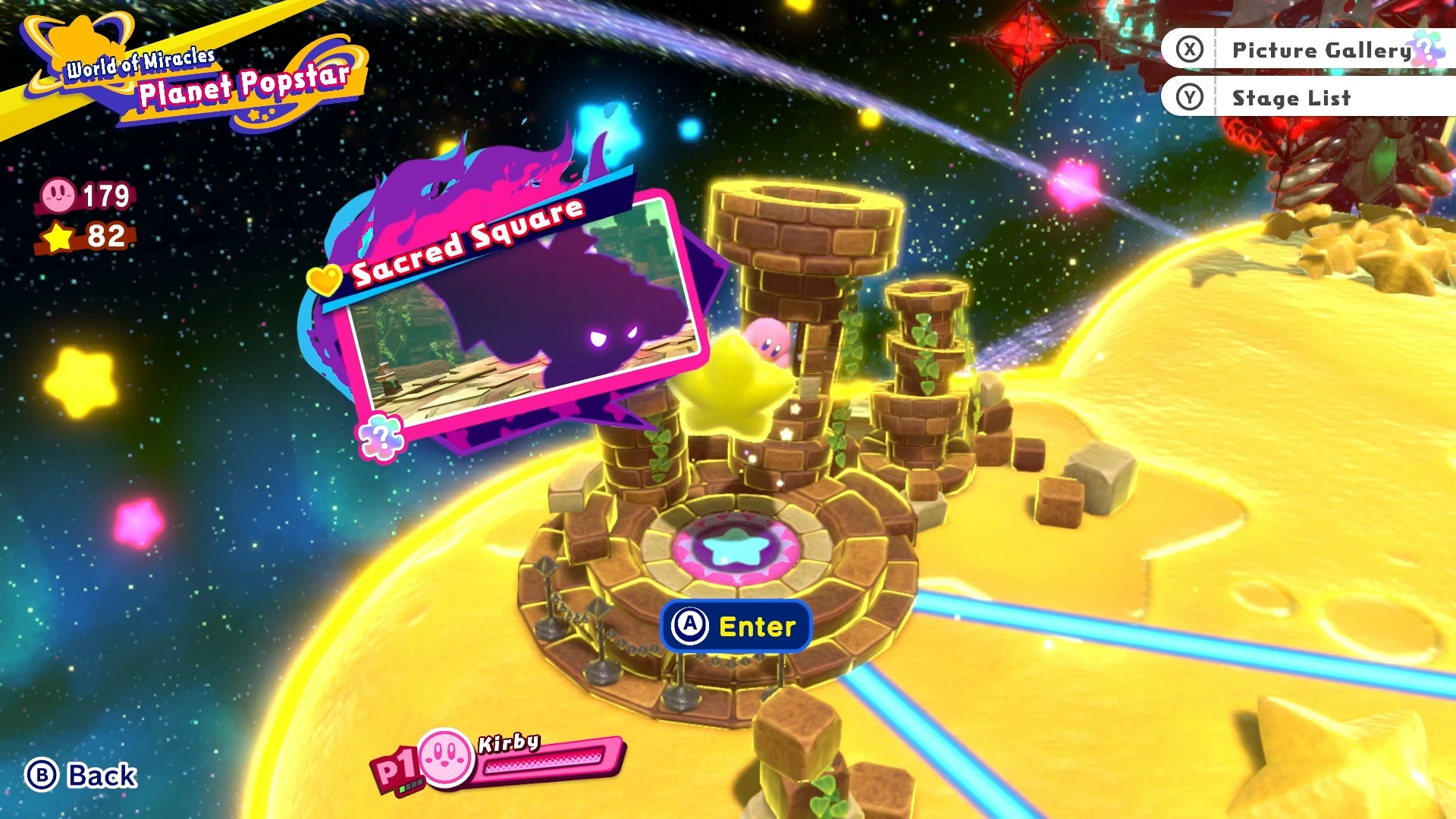This screenshot has width=1456, height=819.
Task: Select the heart icon beside Sacred Square
Action: click(325, 278)
